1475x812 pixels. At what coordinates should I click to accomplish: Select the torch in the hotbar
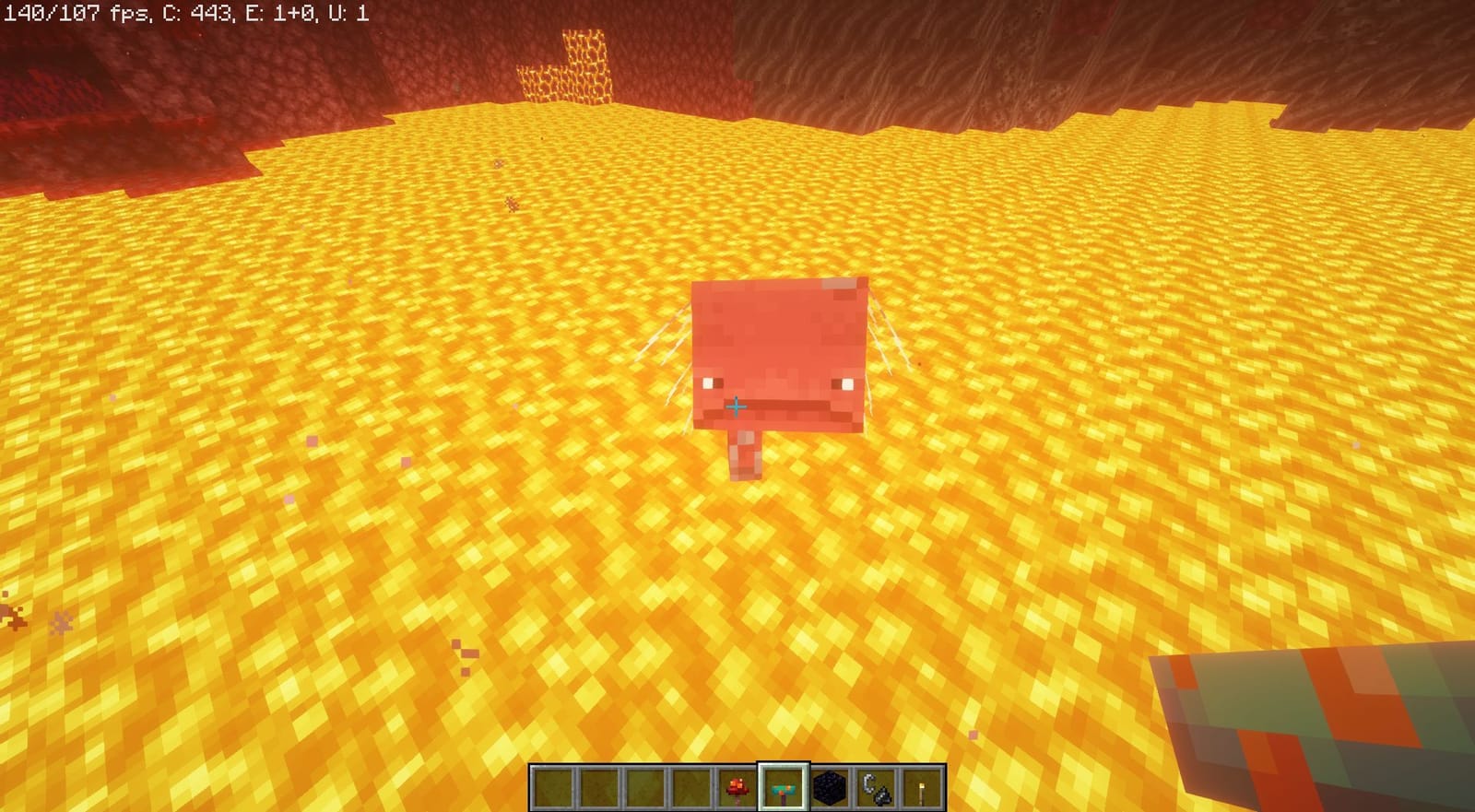coord(922,785)
